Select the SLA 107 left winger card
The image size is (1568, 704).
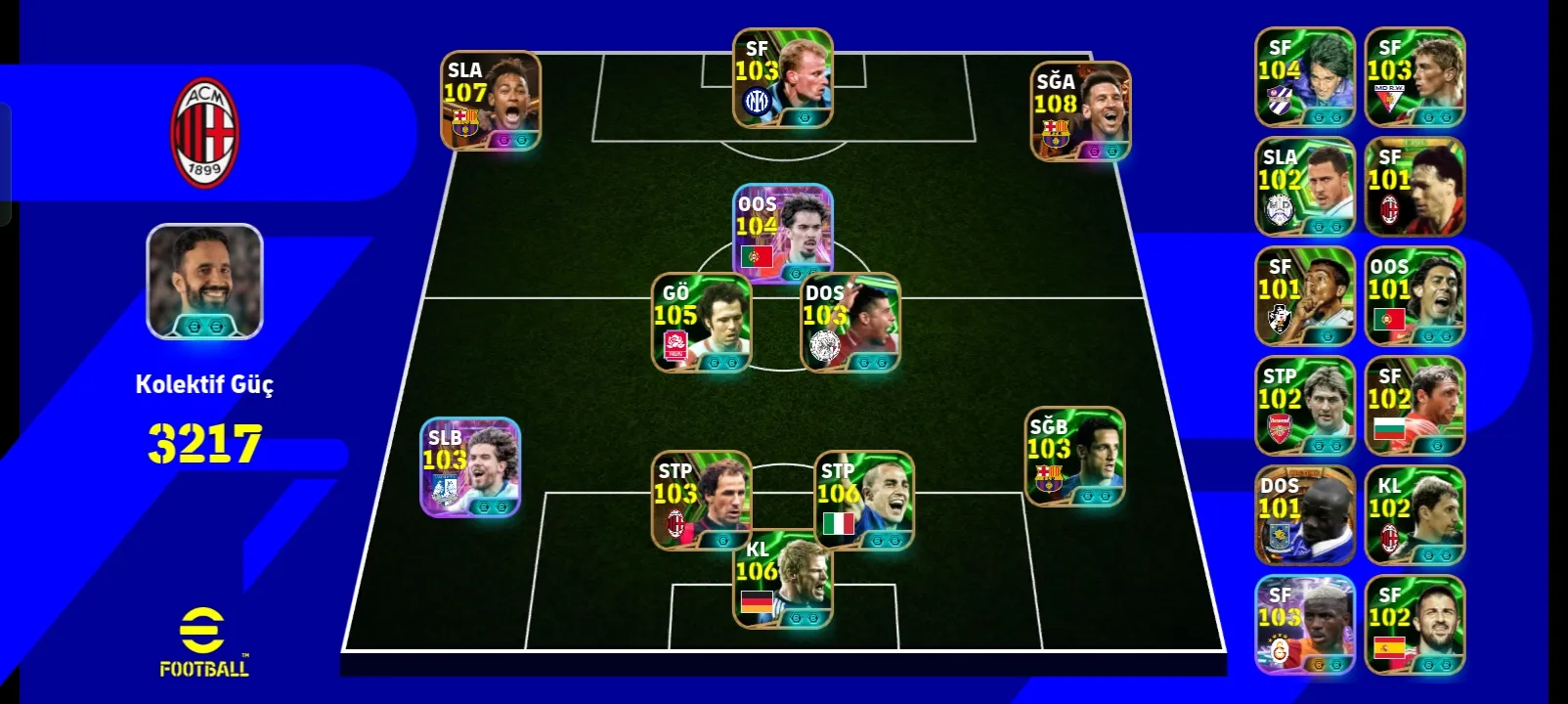[491, 101]
